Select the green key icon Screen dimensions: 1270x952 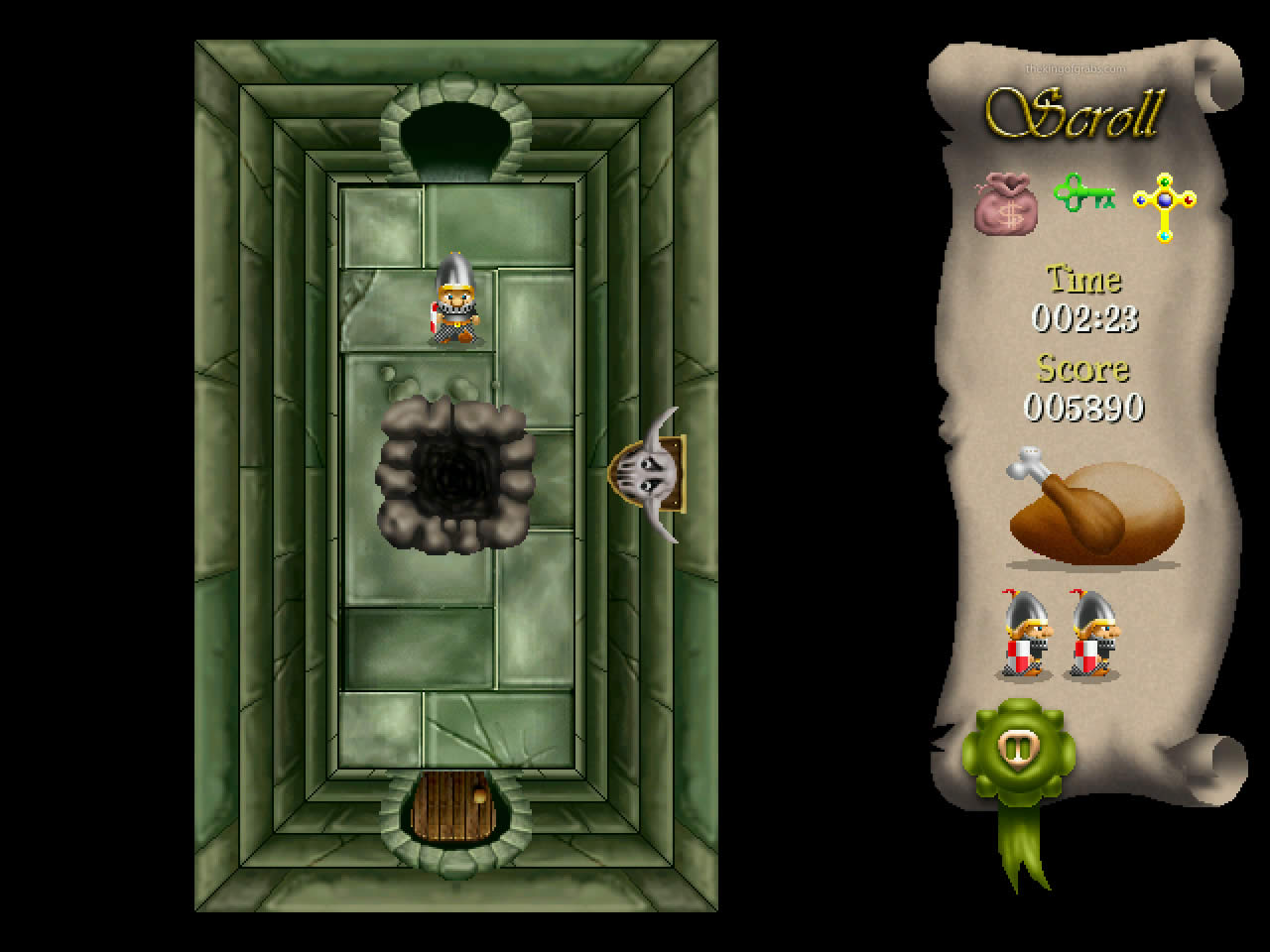click(x=1084, y=195)
